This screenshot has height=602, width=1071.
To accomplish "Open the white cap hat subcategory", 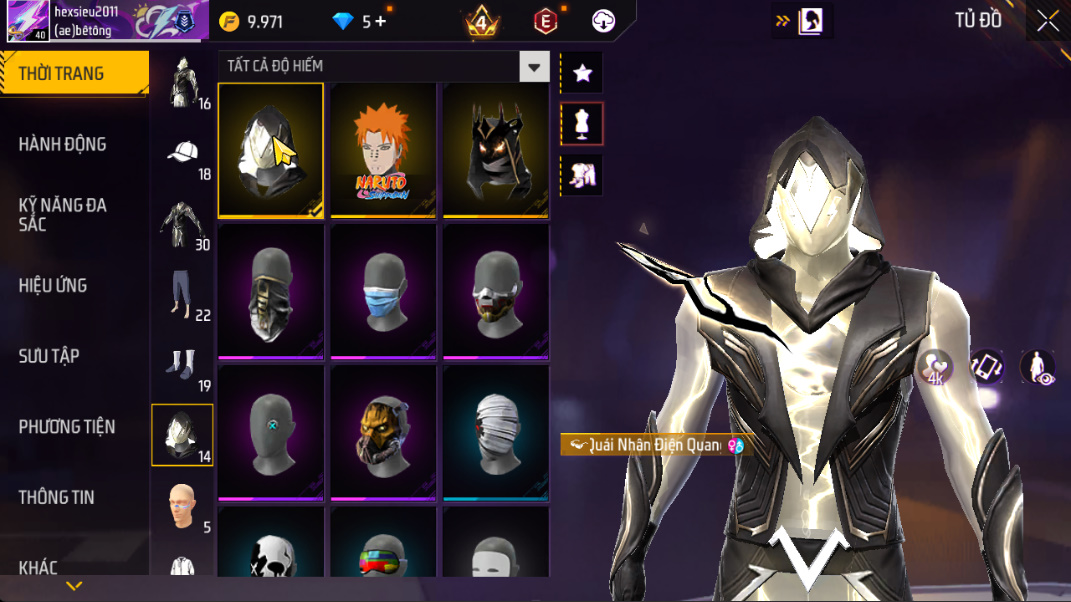I will tap(183, 155).
